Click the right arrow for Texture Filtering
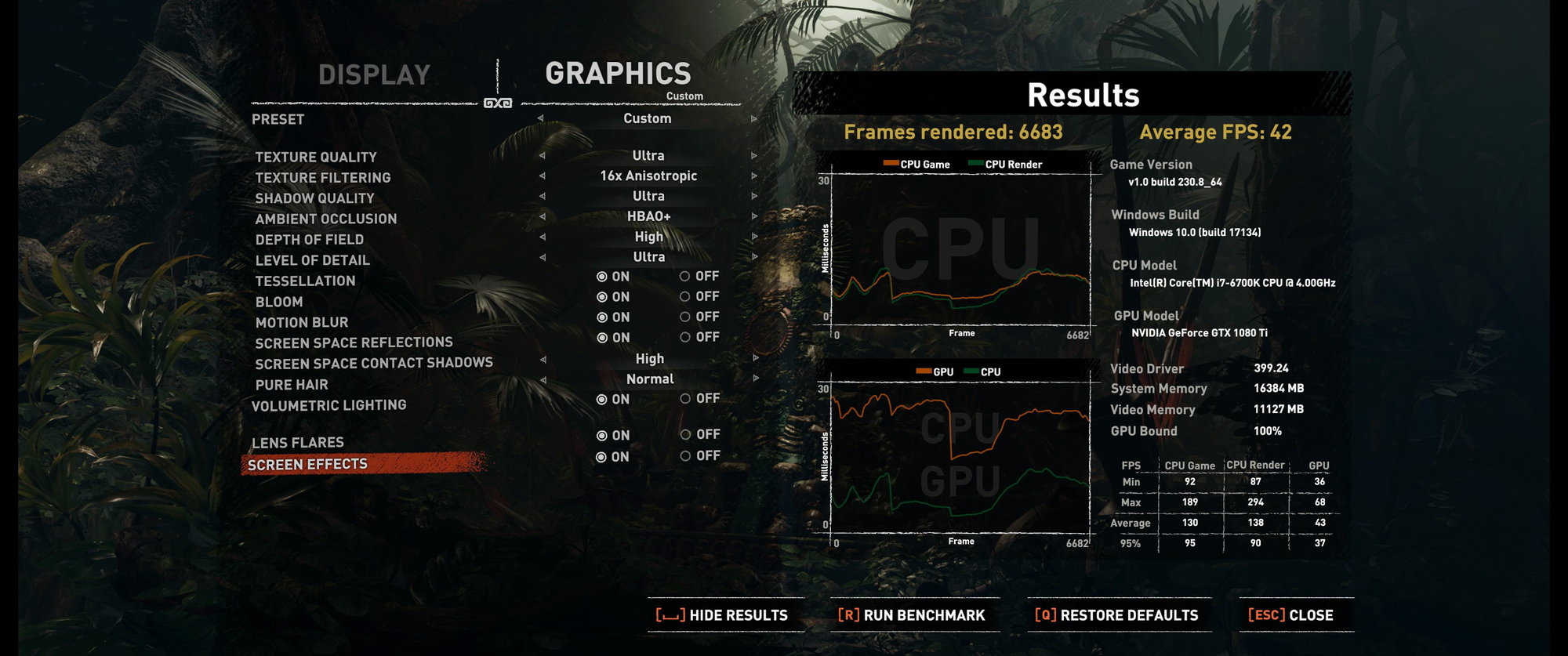 [754, 176]
